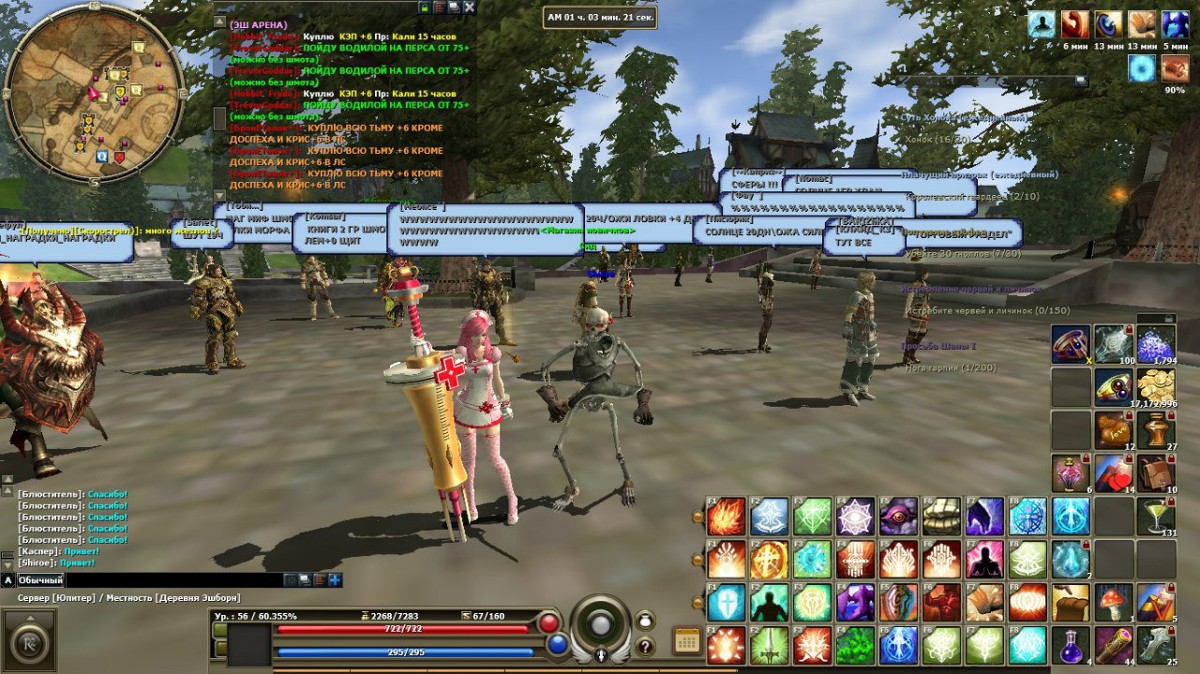The width and height of the screenshot is (1200, 674).
Task: Select the cocktail glass item slot
Action: 1155,516
